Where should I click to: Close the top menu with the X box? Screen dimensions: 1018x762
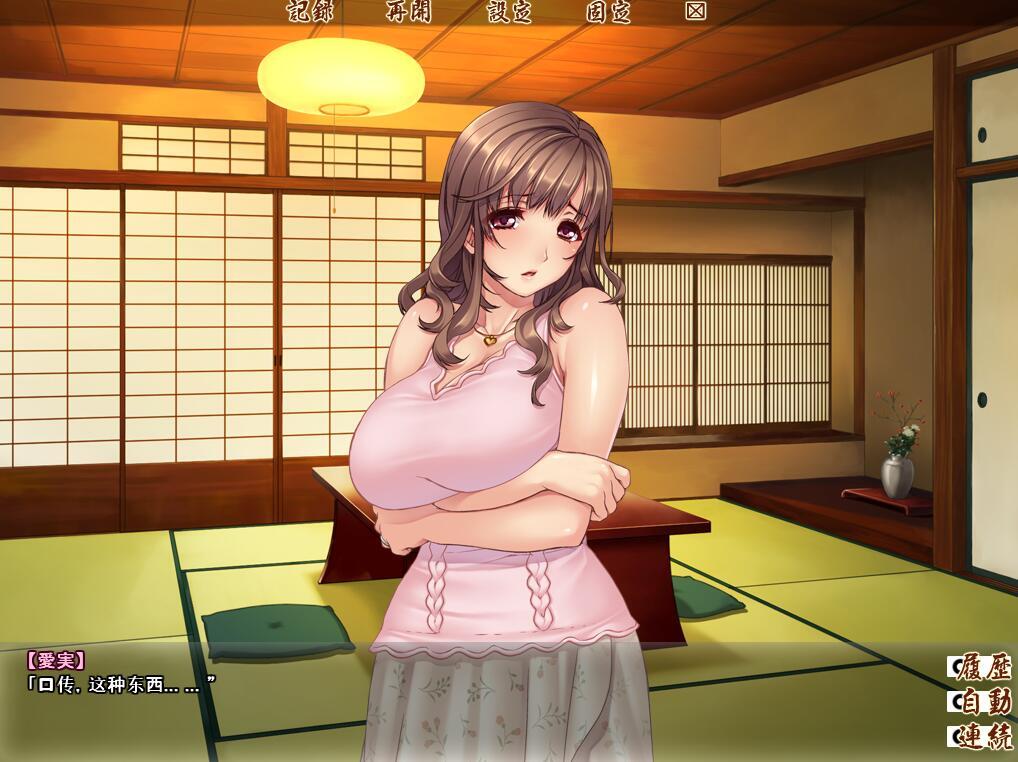696,11
